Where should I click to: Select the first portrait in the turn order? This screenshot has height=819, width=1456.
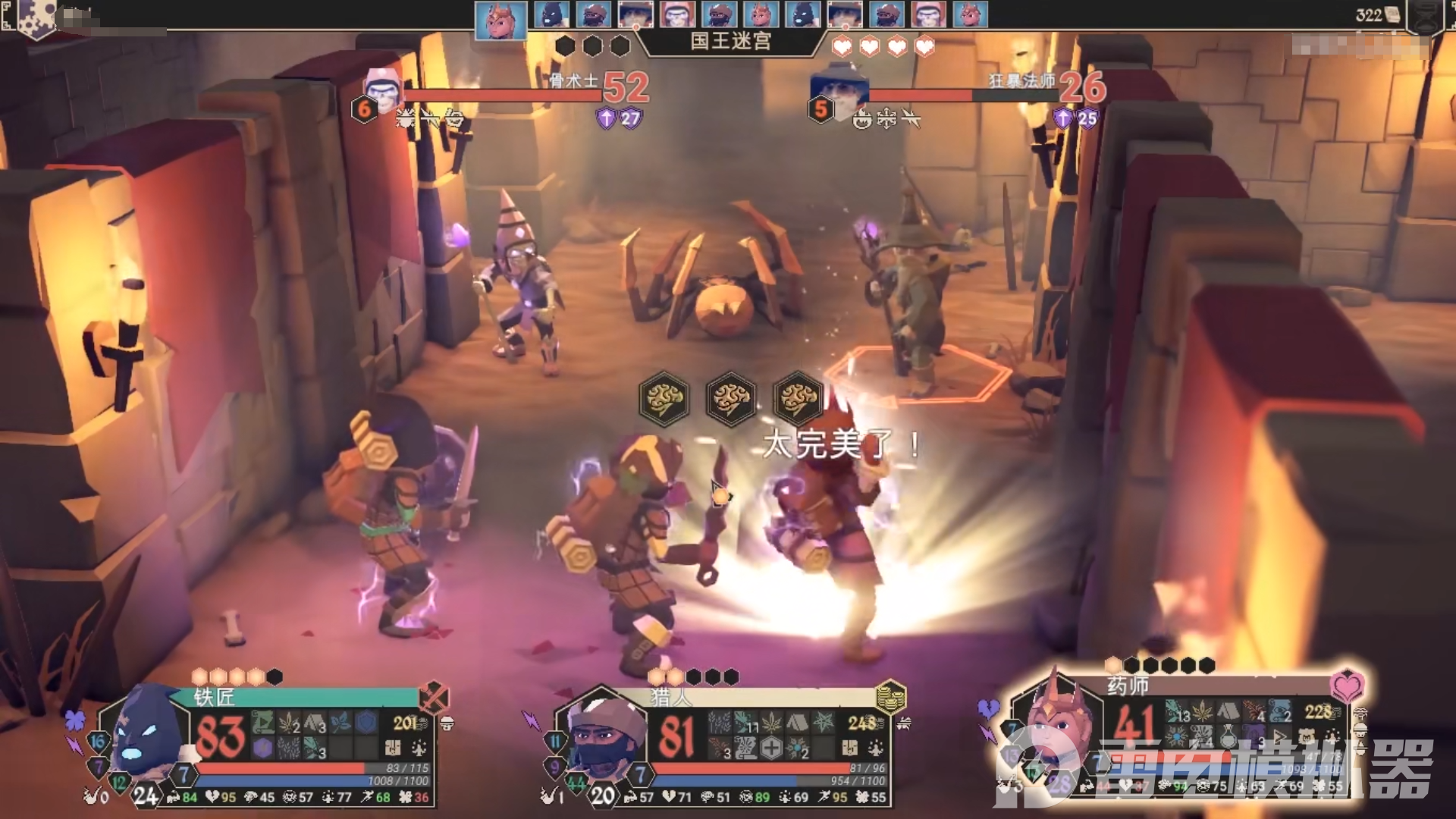[x=500, y=18]
